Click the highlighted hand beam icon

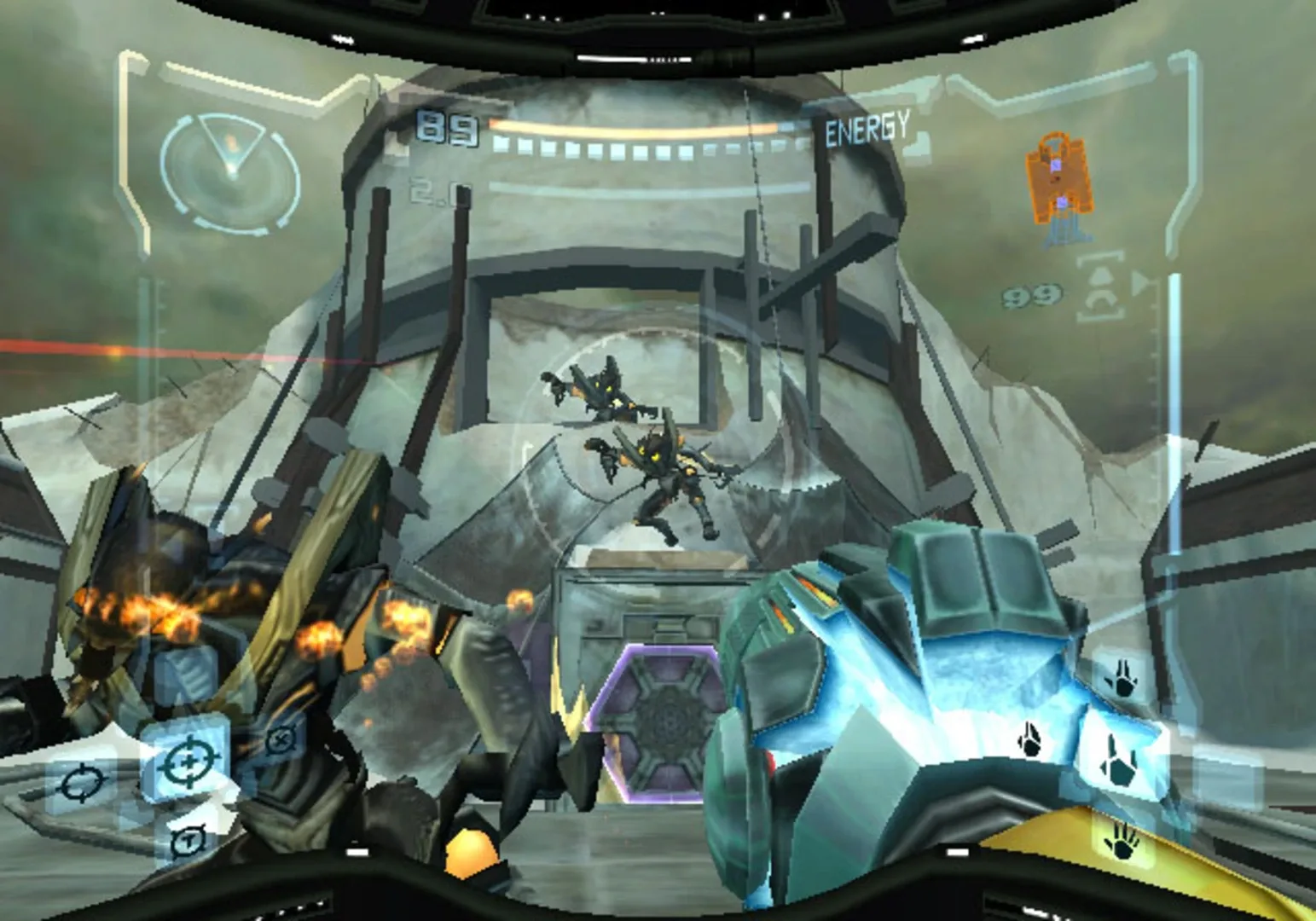(x=1121, y=761)
